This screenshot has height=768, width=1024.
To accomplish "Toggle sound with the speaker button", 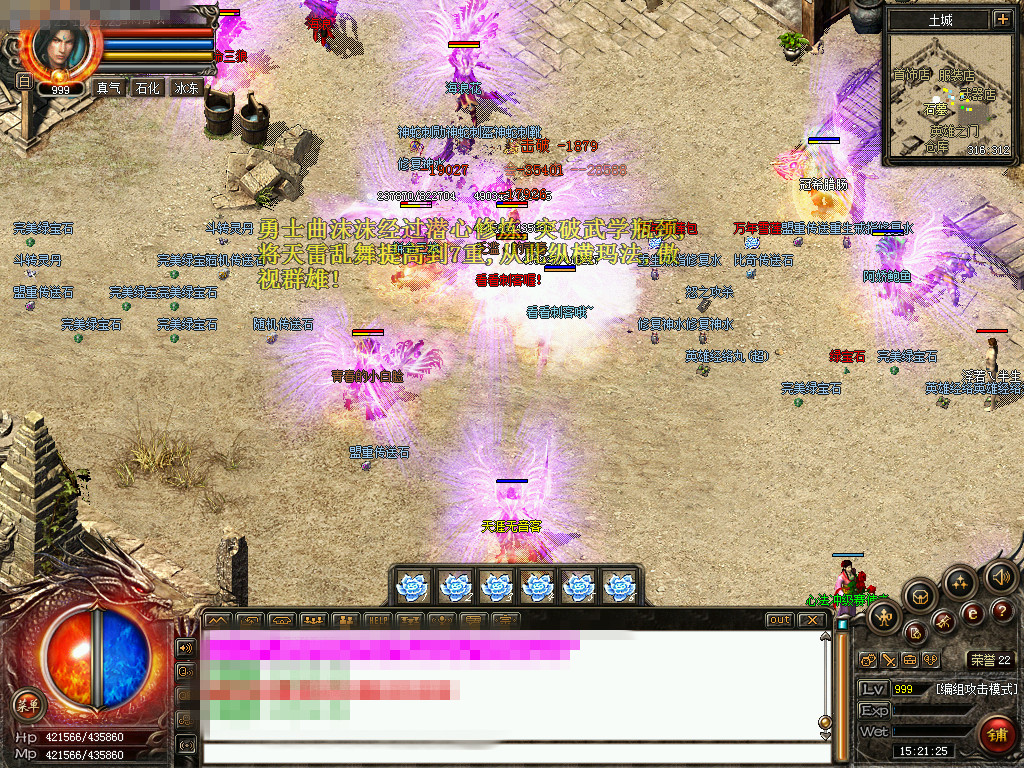I will click(1000, 577).
